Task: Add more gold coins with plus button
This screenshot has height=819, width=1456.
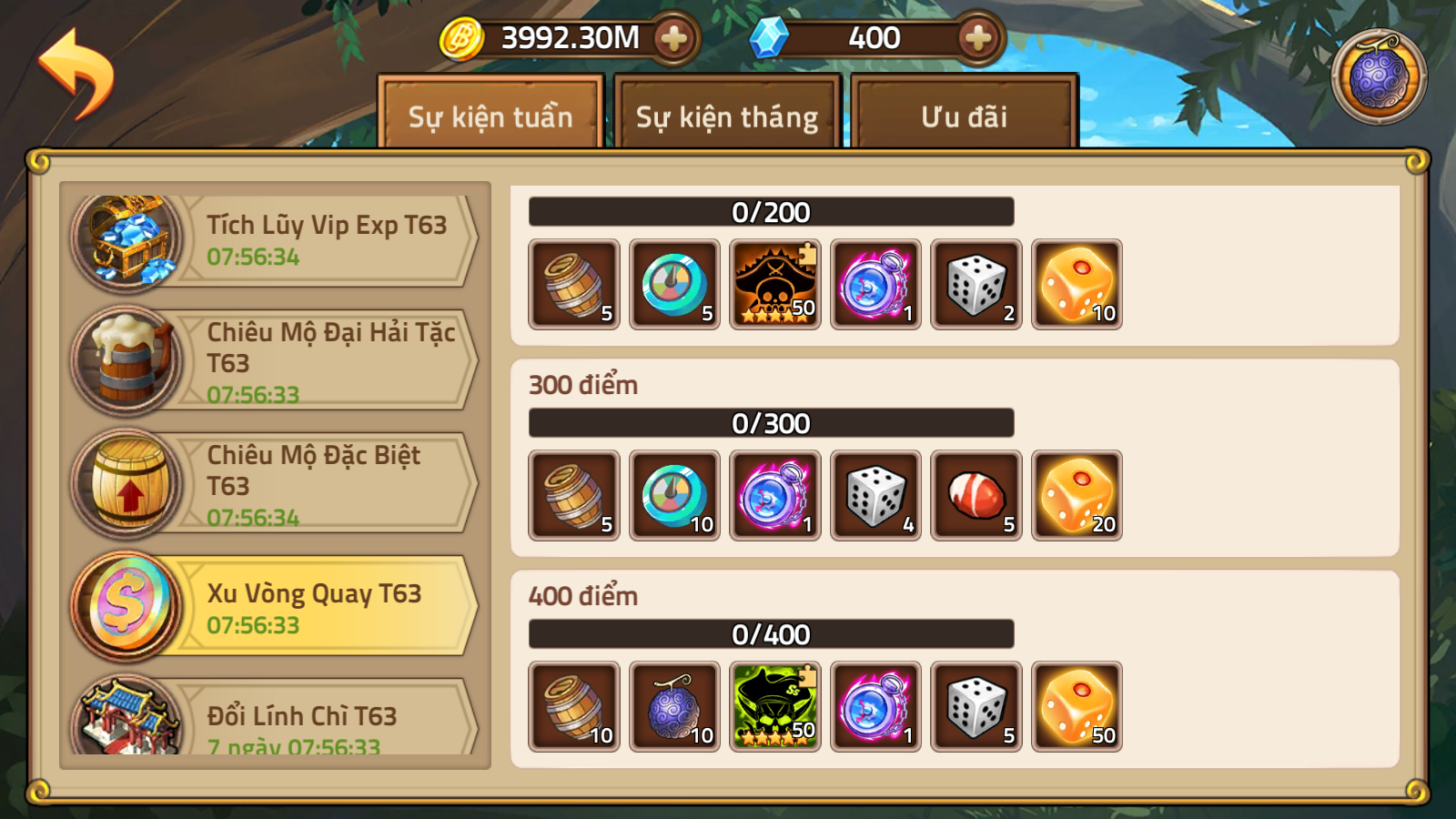Action: [673, 38]
